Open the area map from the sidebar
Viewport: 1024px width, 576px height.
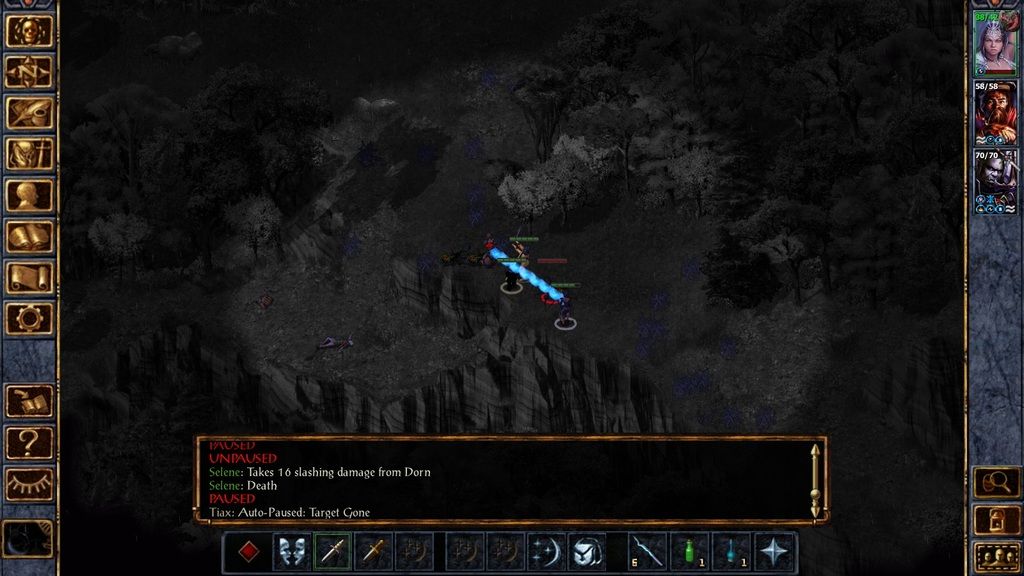pyautogui.click(x=29, y=71)
